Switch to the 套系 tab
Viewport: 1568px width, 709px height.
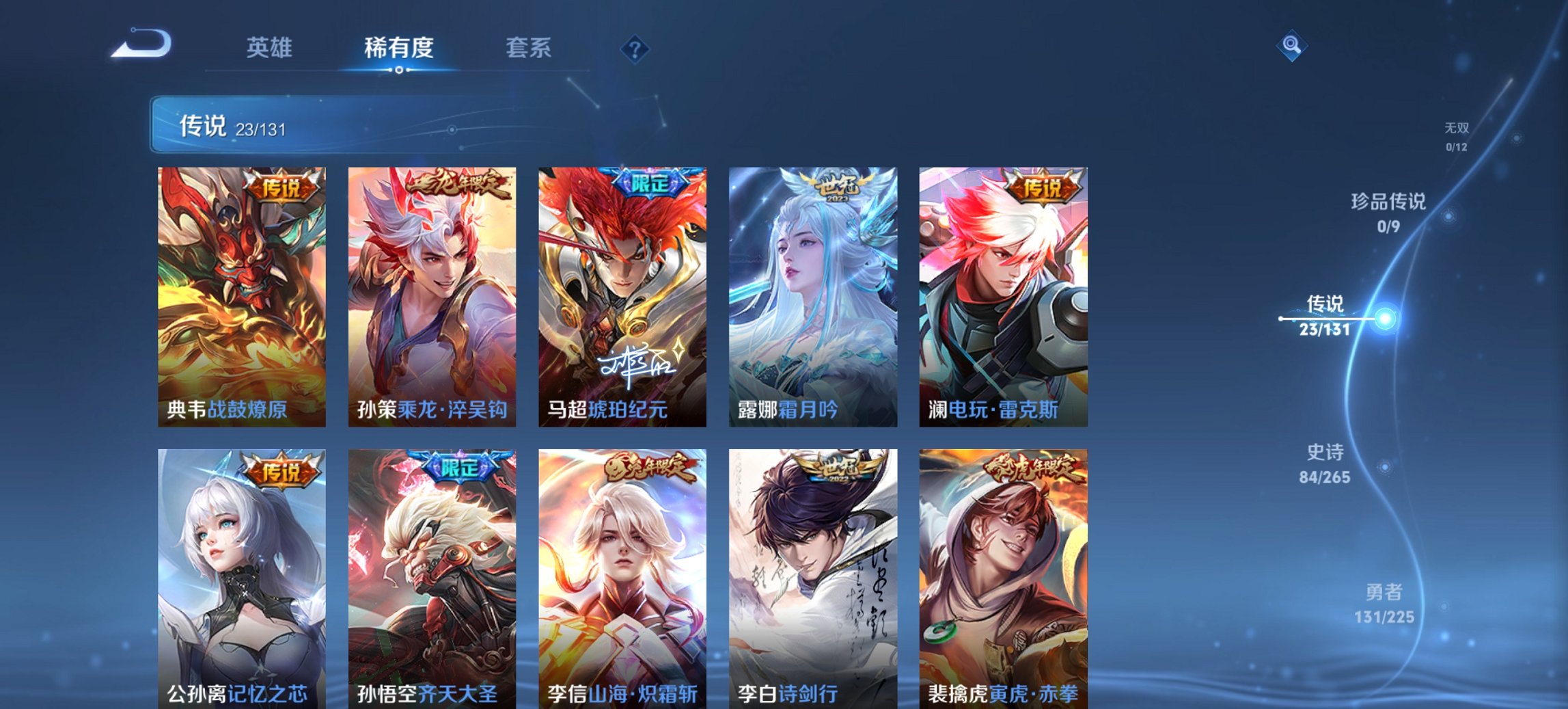point(529,48)
